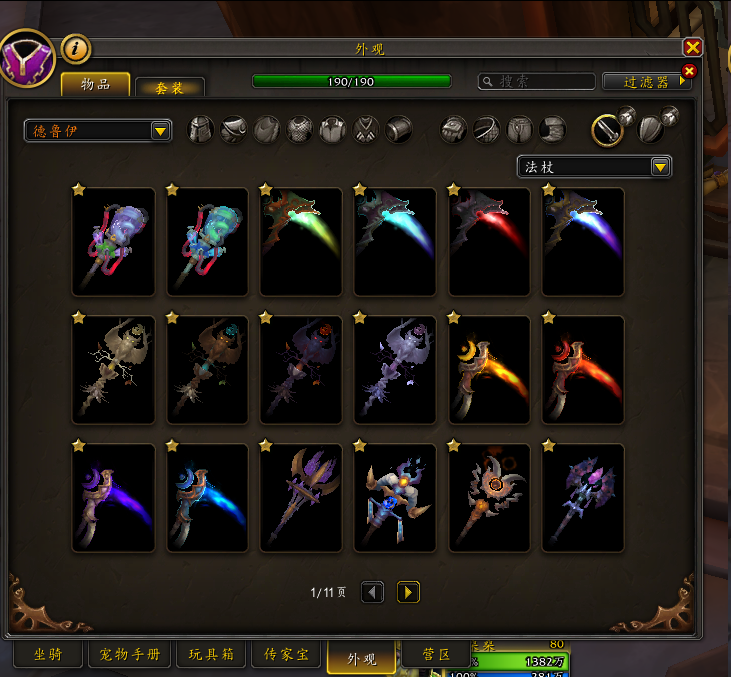Viewport: 731px width, 677px height.
Task: Close the 外观 appearance window
Action: pyautogui.click(x=692, y=47)
